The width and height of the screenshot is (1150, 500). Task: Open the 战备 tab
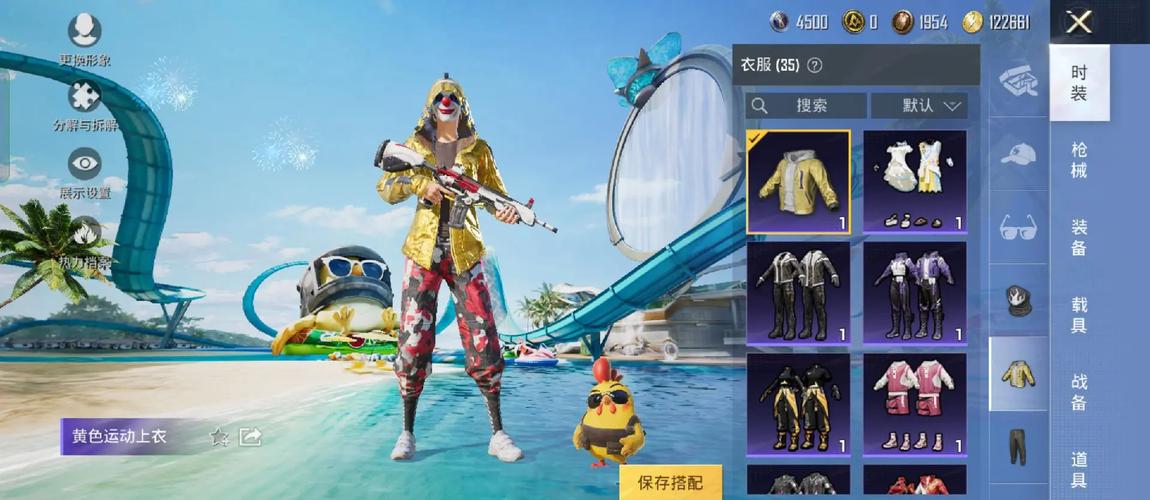pyautogui.click(x=1079, y=392)
